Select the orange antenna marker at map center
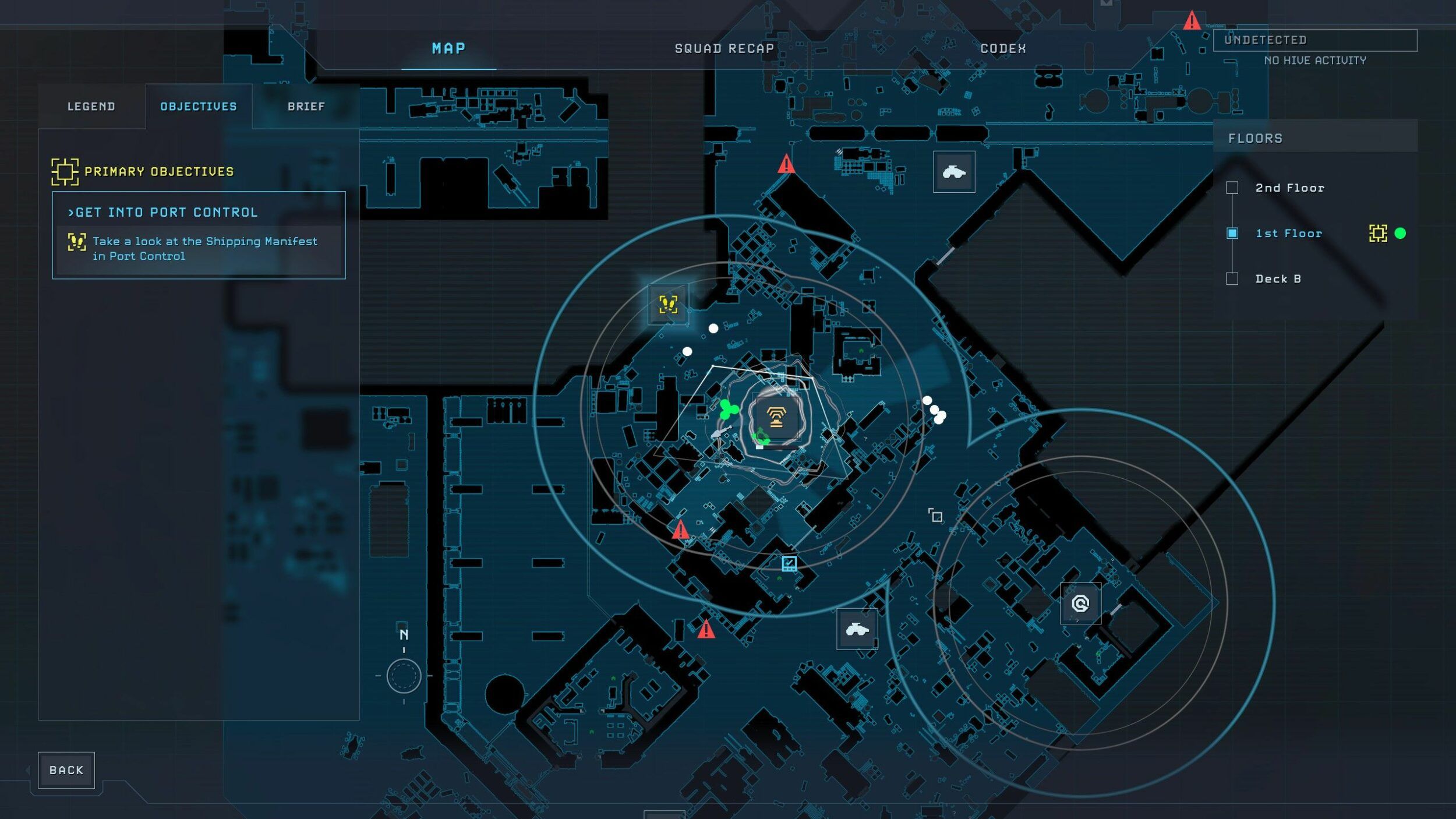Screen dimensions: 1456x819 coord(776,418)
